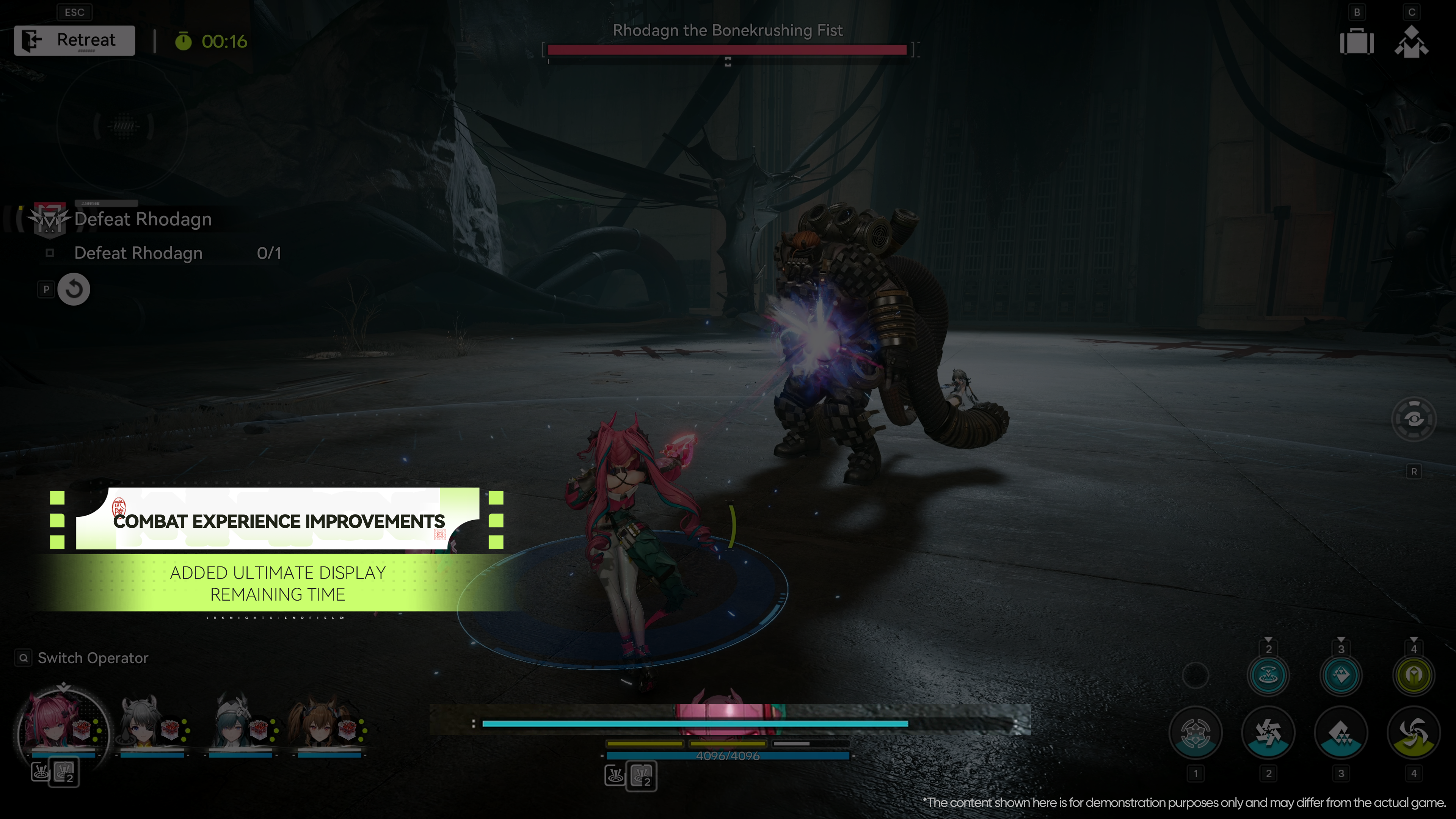
Task: Activate the teal landing-ring ultimate icon
Action: point(1268,675)
